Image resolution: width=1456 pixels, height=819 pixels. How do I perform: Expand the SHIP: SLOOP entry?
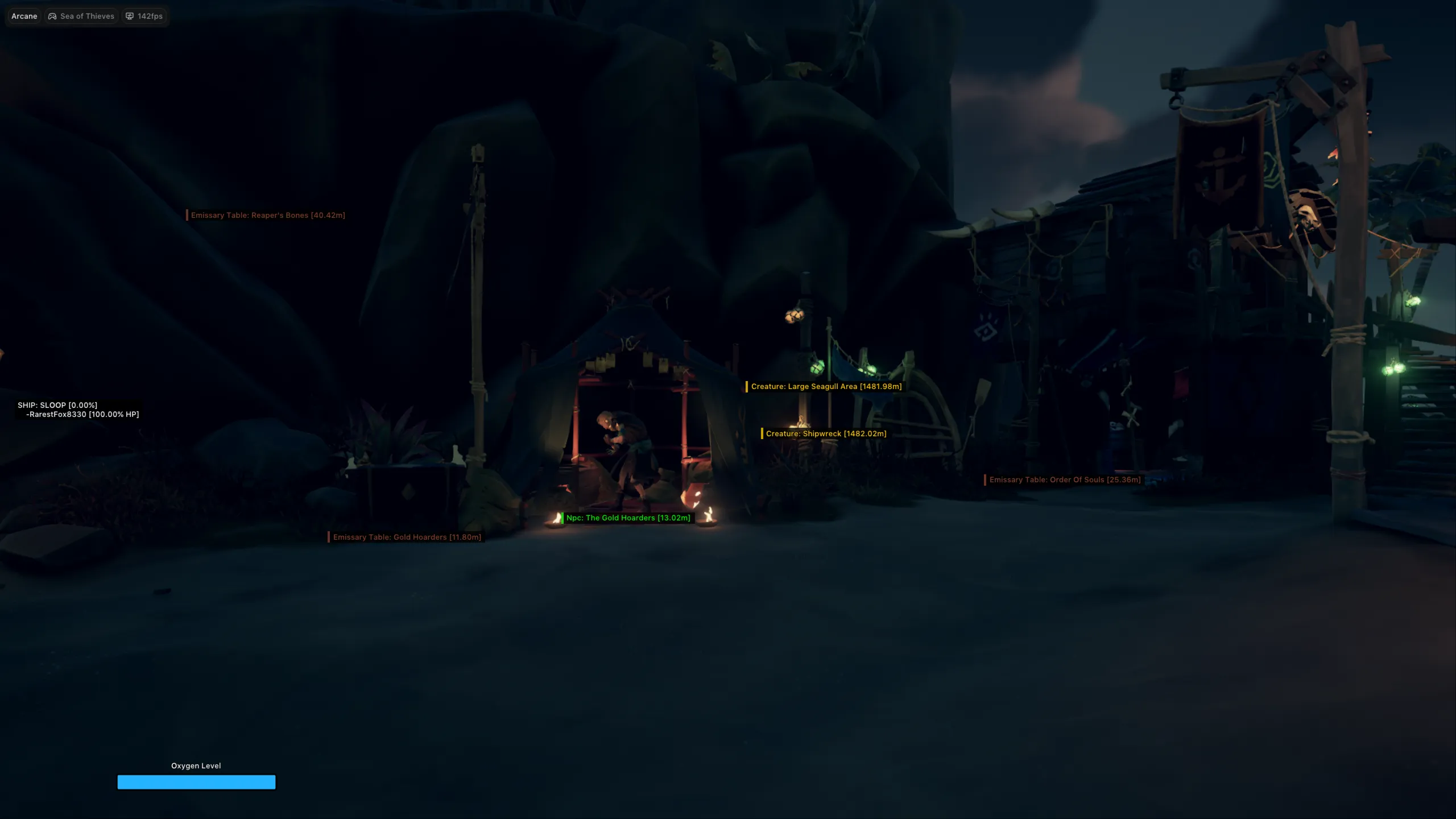click(x=57, y=406)
